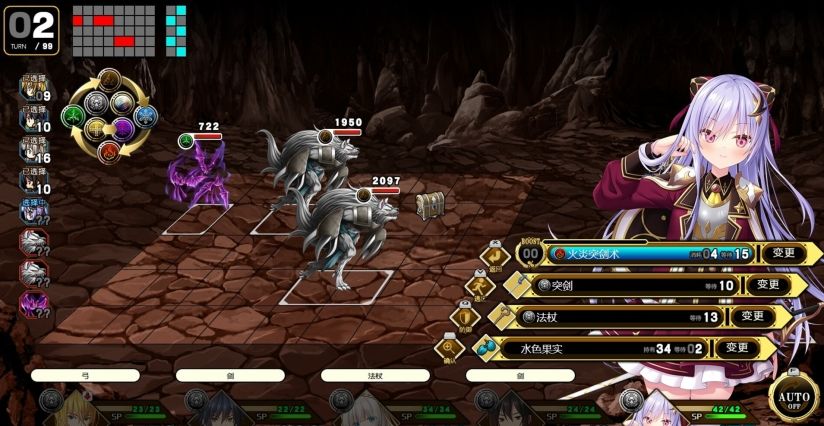
Task: Click 变更 next to 突剑
Action: tap(767, 285)
